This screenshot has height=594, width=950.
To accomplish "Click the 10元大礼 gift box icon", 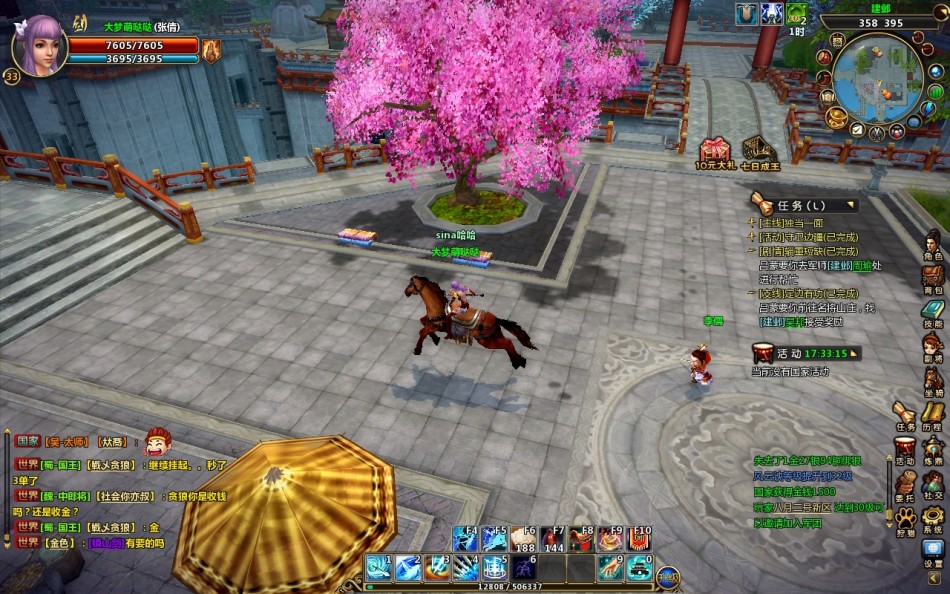I will [716, 151].
